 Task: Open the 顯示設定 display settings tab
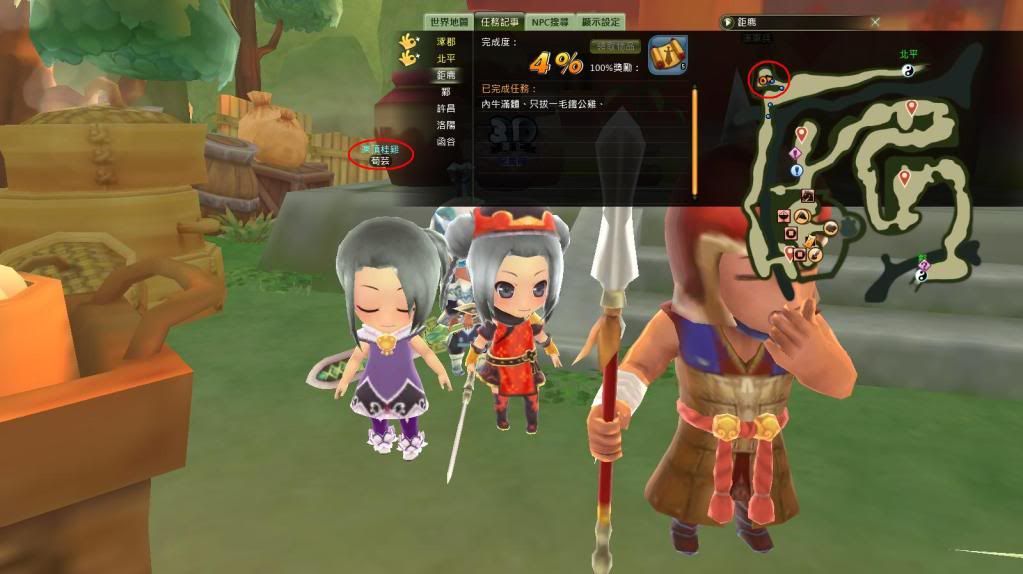point(600,21)
